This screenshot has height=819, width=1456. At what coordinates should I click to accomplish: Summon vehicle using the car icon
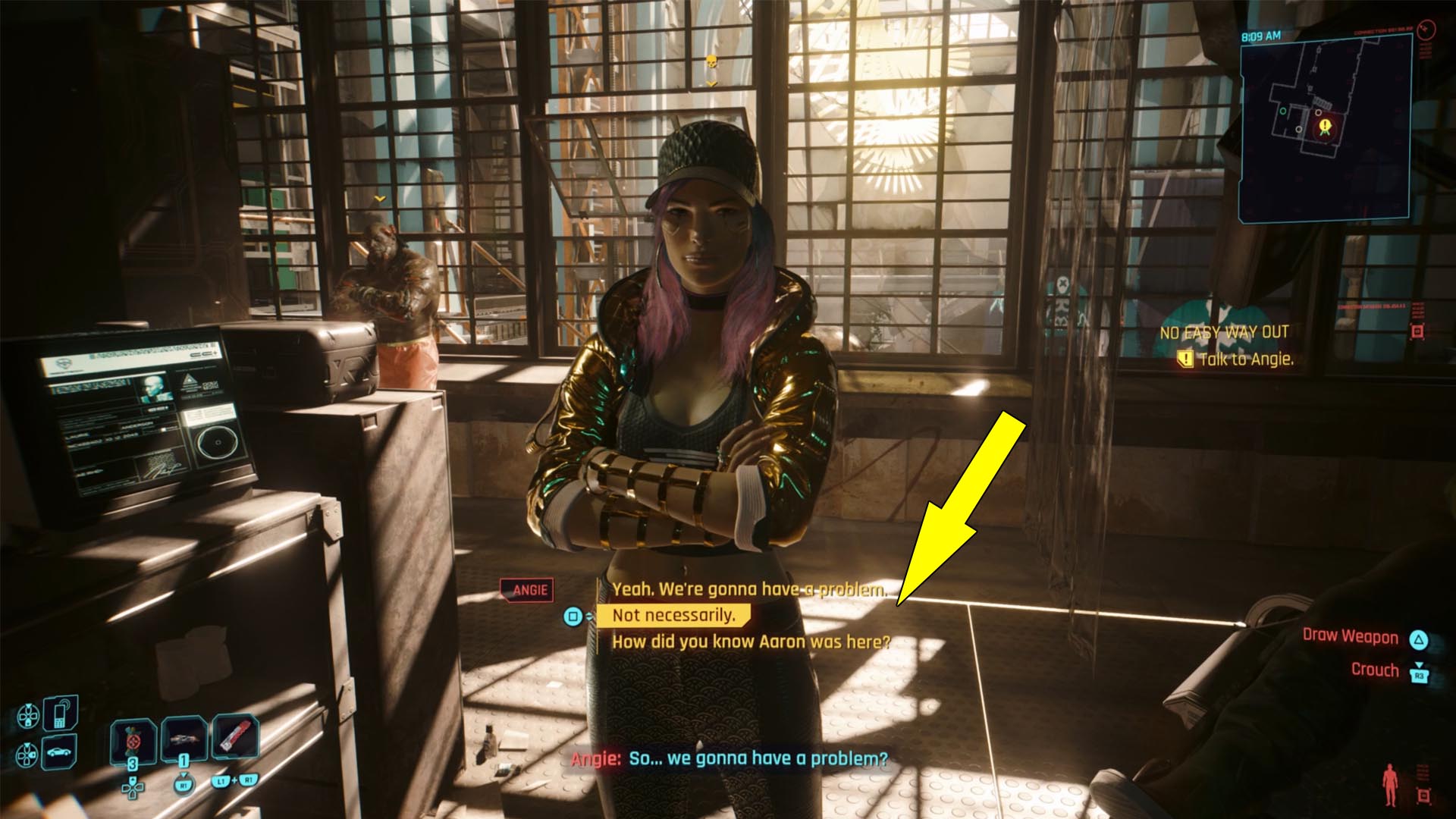click(x=58, y=751)
